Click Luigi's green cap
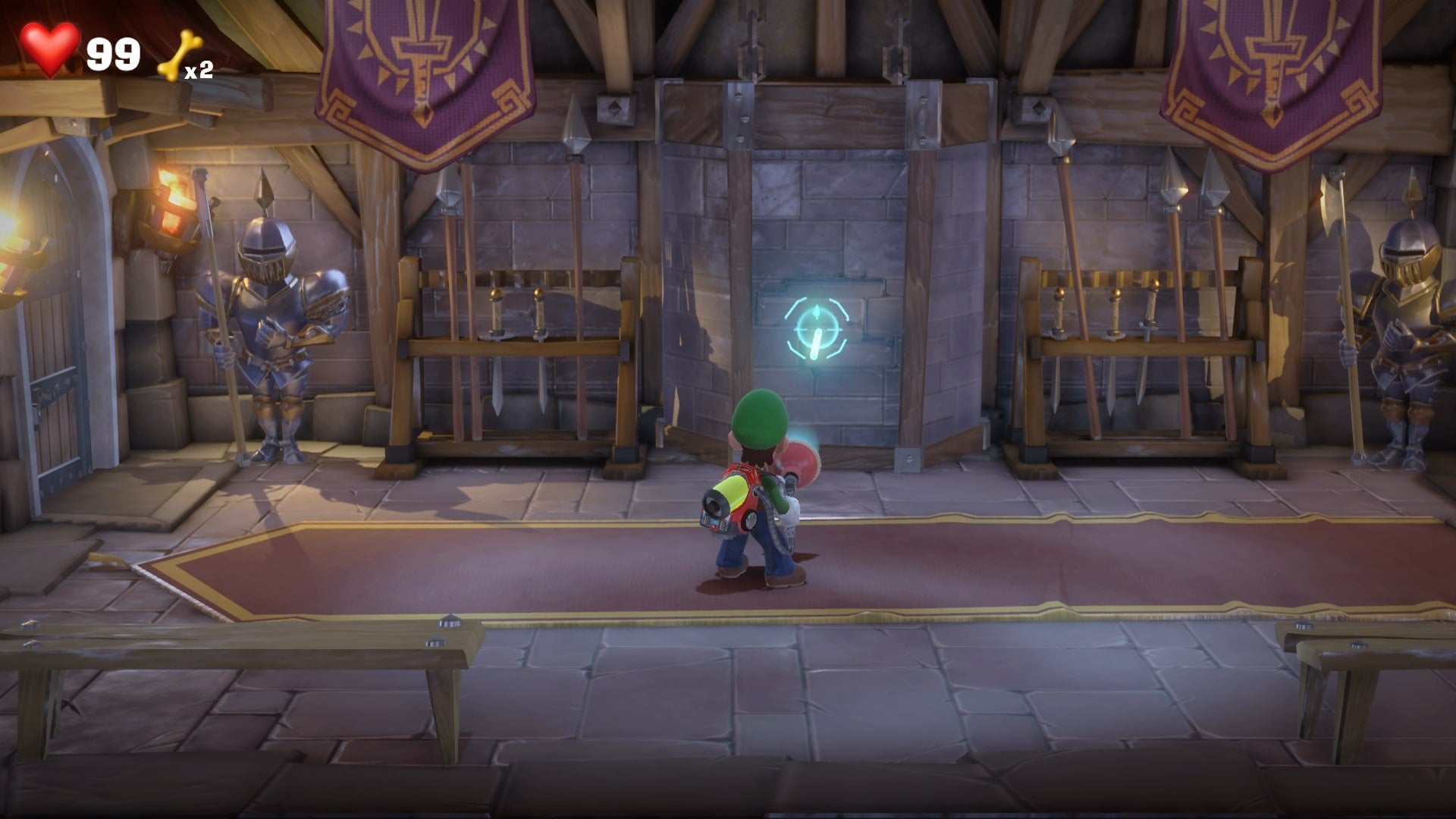 click(x=758, y=413)
